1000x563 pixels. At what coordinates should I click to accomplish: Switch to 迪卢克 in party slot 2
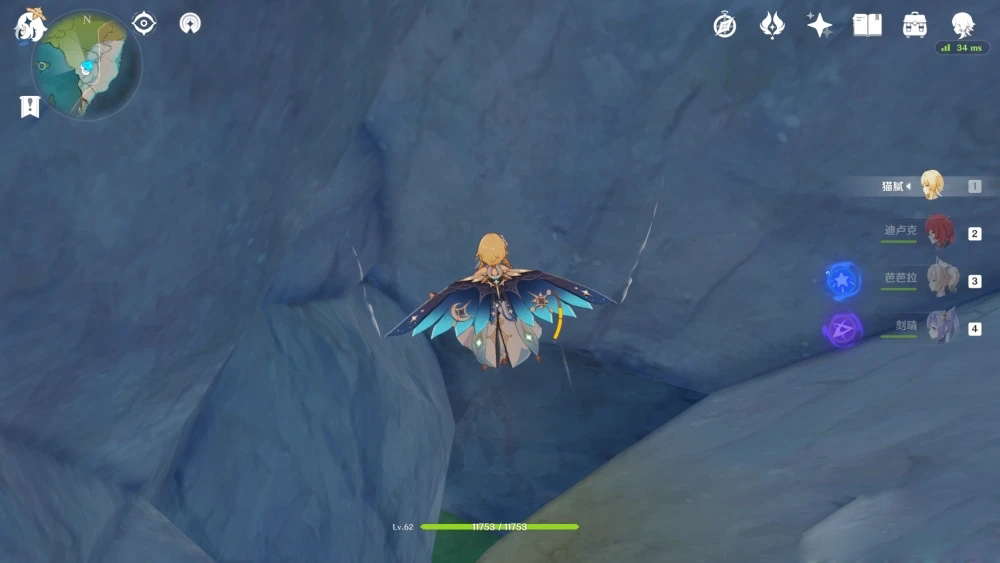coord(938,232)
